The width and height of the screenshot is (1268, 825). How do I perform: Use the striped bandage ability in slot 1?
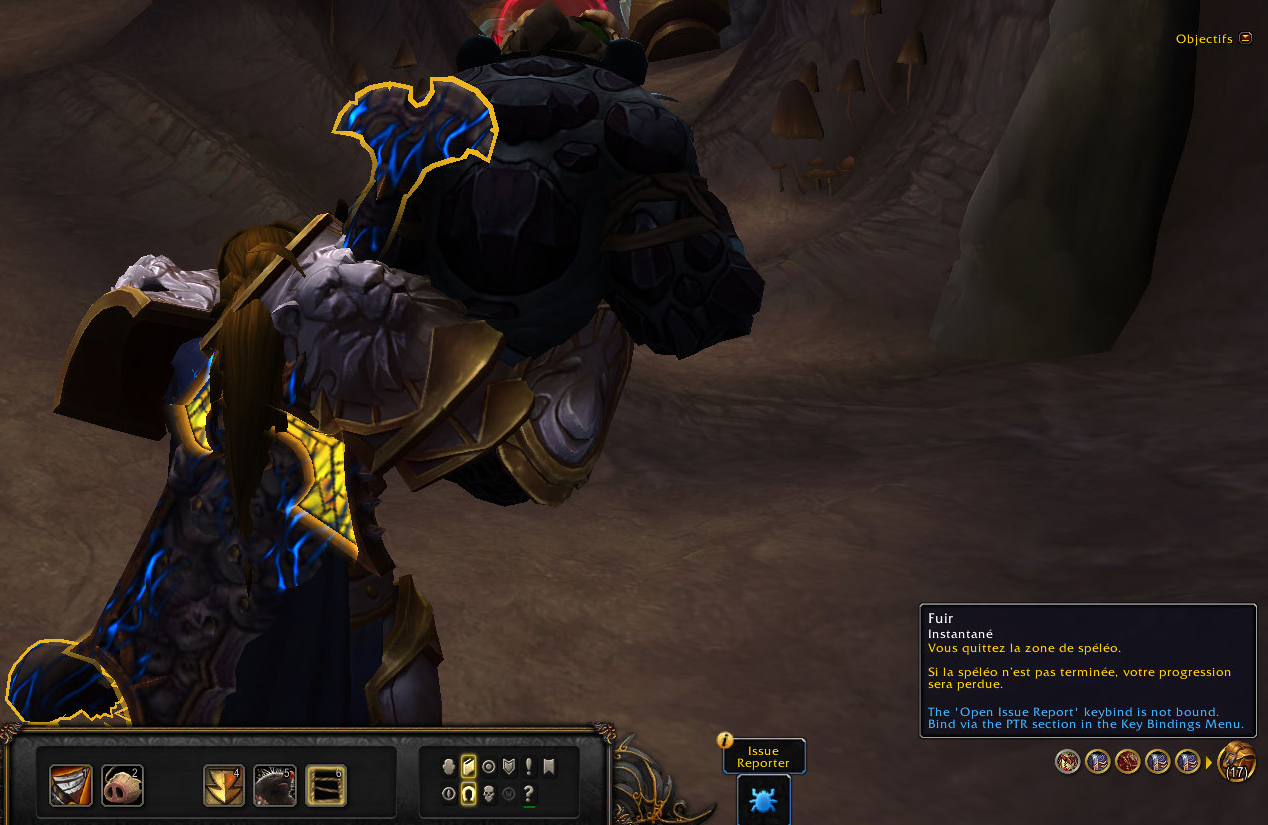[x=71, y=786]
